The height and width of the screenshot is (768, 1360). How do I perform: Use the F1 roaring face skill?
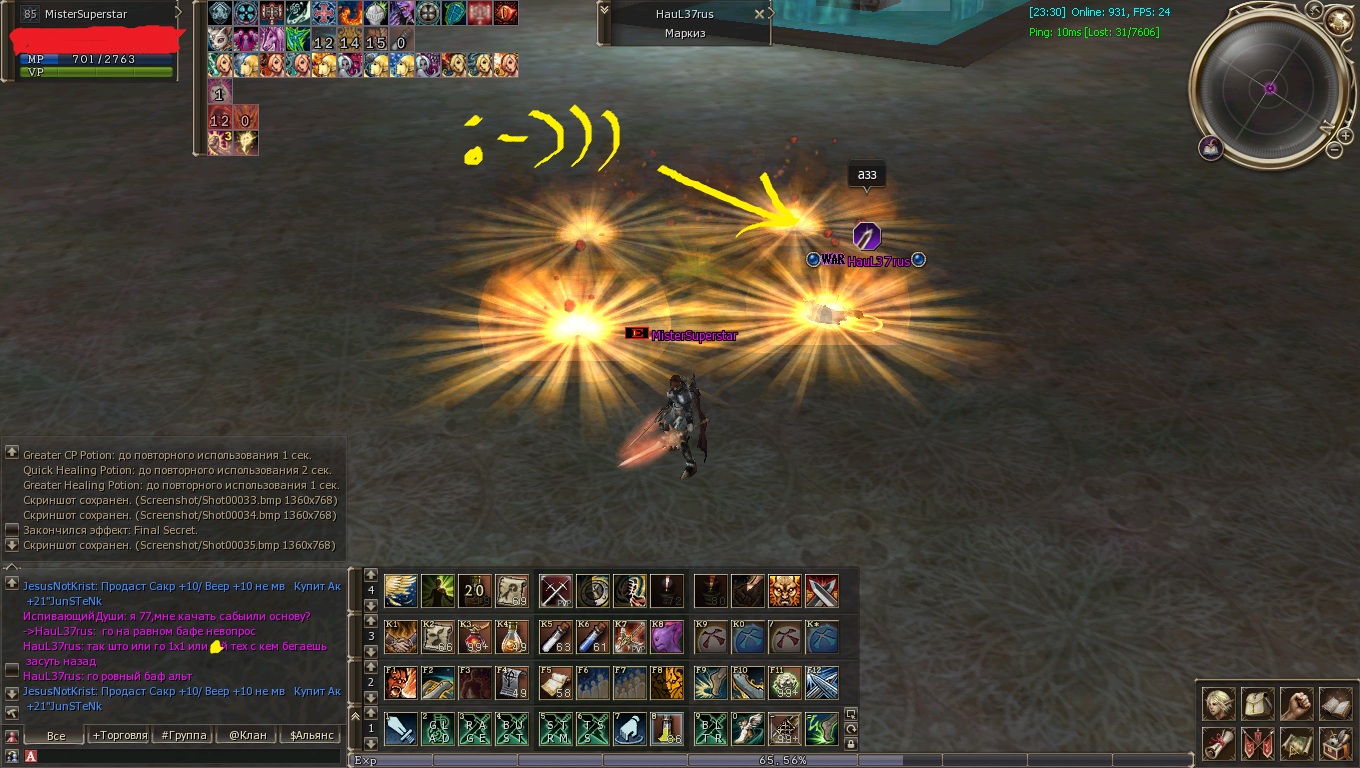click(x=401, y=683)
